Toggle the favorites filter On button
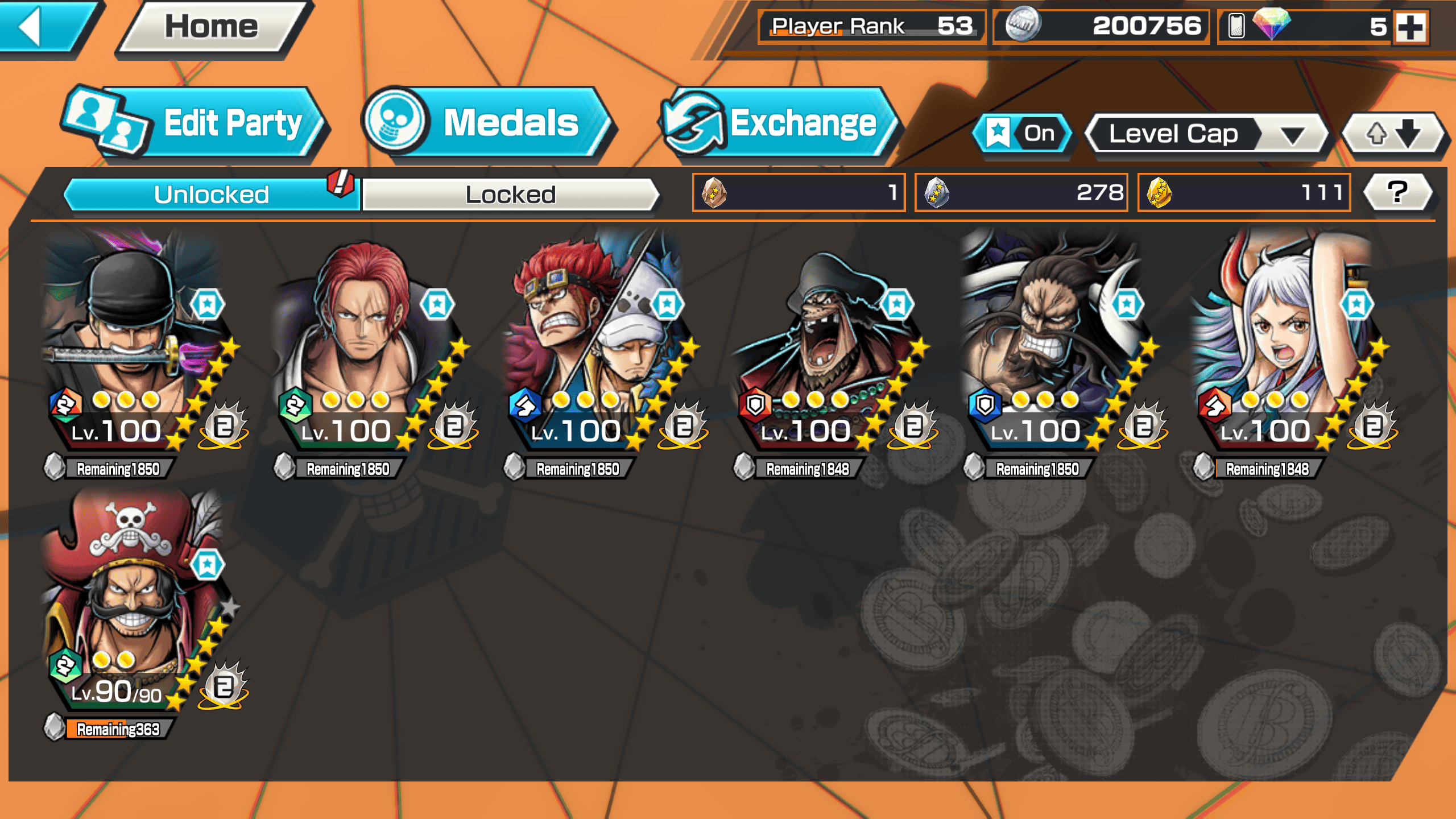The image size is (1456, 819). [1023, 134]
